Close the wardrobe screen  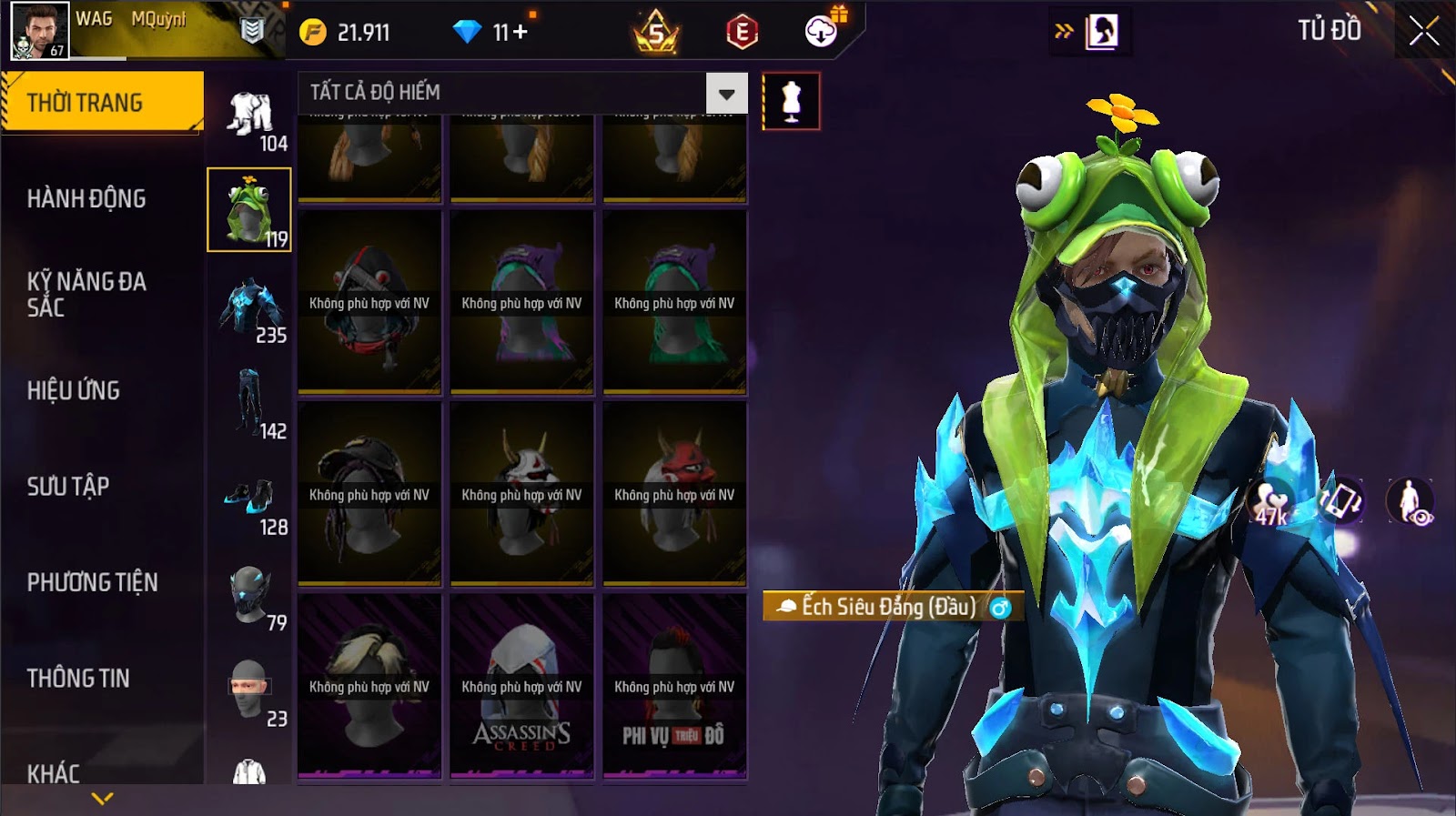[x=1423, y=32]
